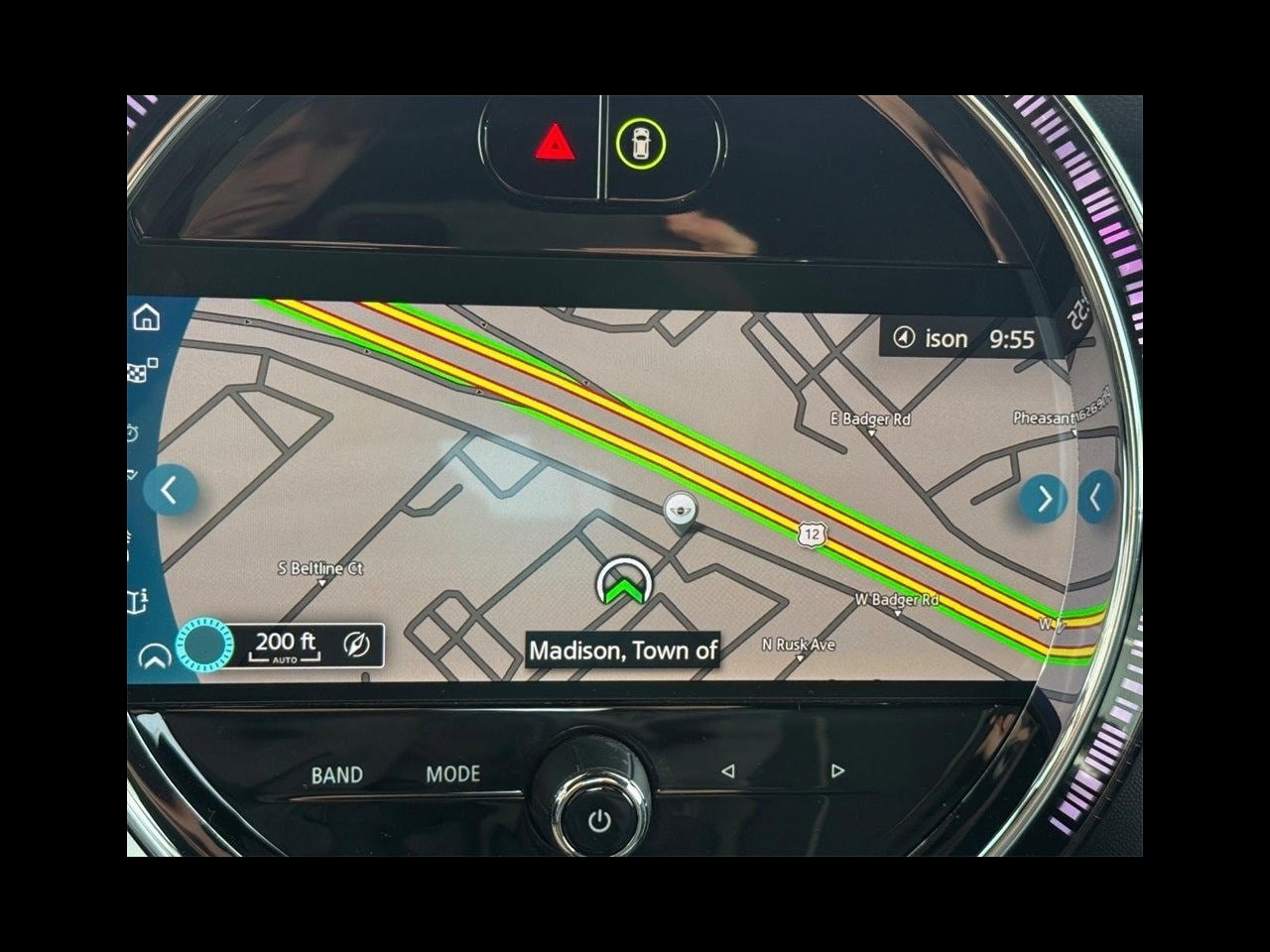Viewport: 1270px width, 952px height.
Task: Select the checkered flag destination icon
Action: point(142,373)
